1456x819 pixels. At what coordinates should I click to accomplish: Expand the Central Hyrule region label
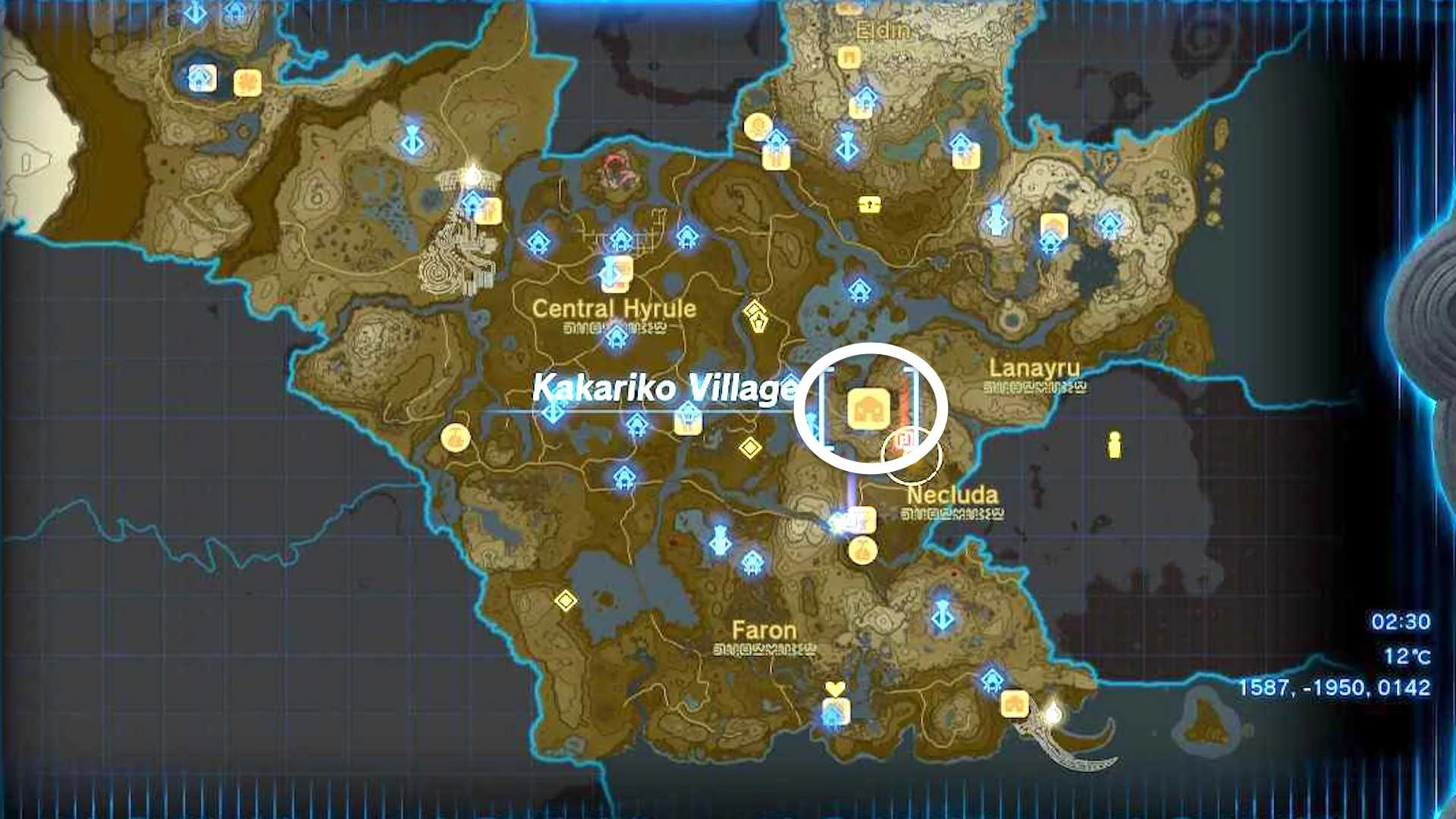[x=614, y=308]
